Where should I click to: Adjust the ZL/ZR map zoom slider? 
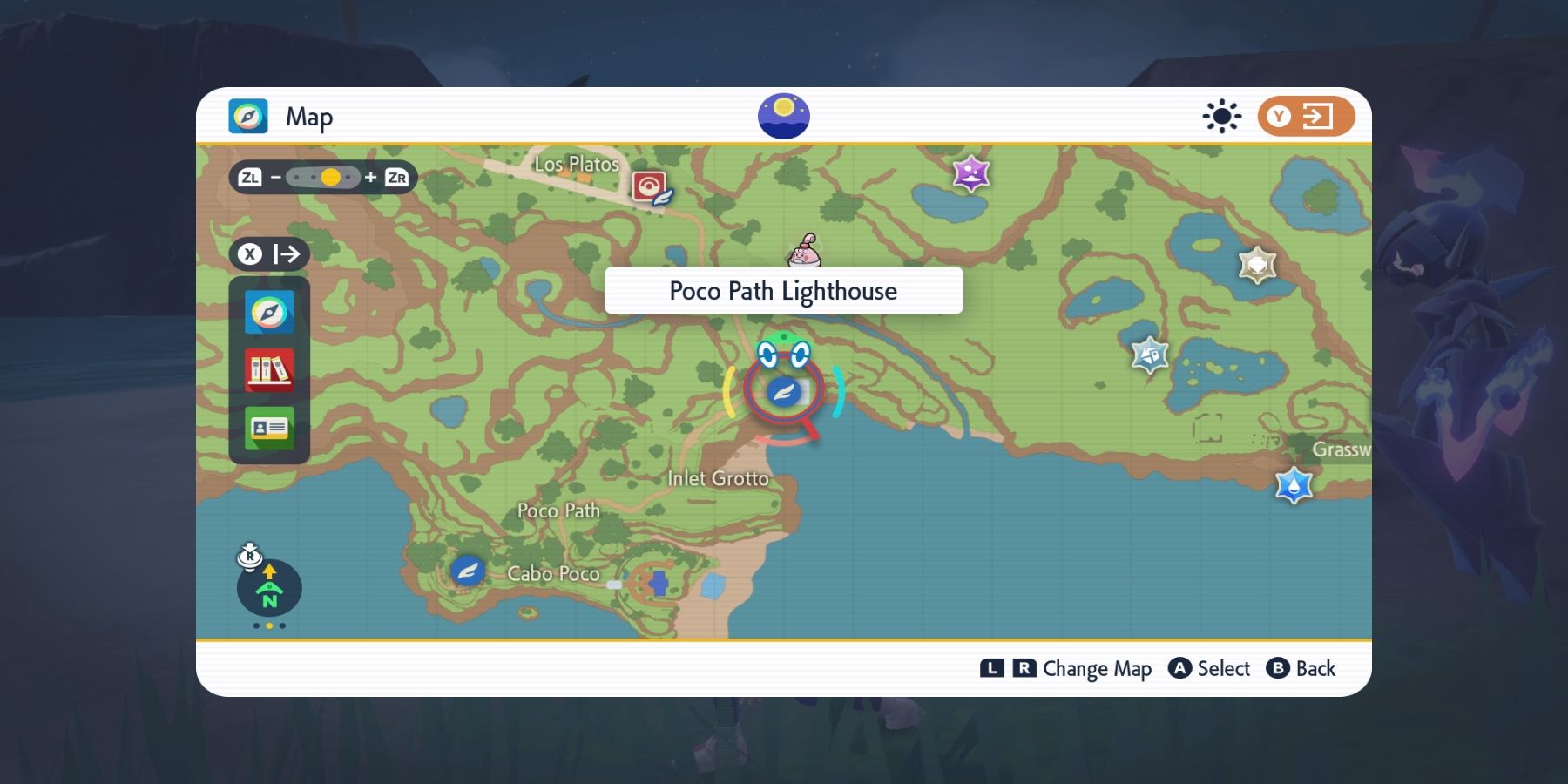click(x=329, y=177)
